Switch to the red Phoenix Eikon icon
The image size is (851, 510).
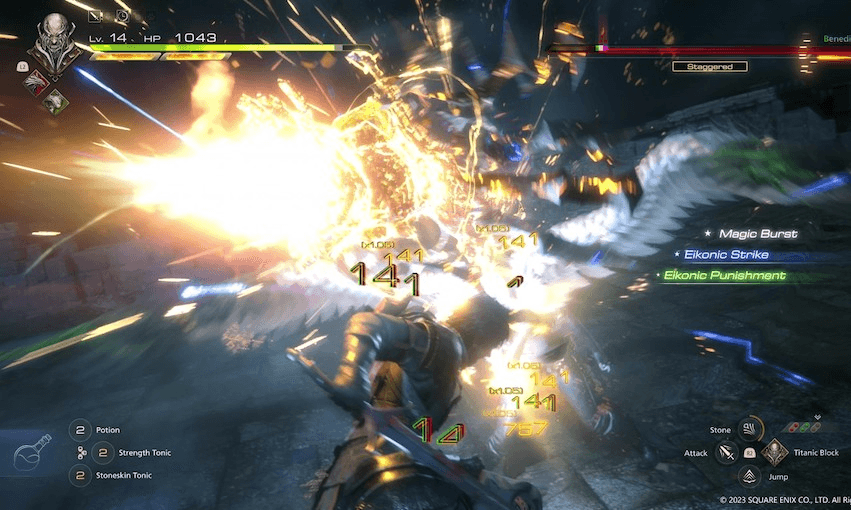click(36, 84)
